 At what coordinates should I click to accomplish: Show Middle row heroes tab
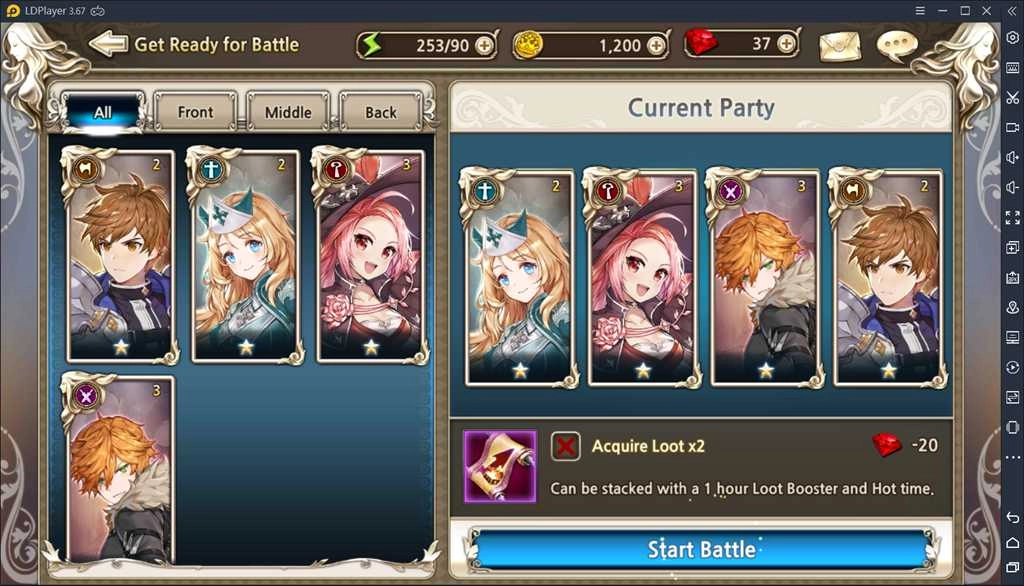[x=288, y=112]
